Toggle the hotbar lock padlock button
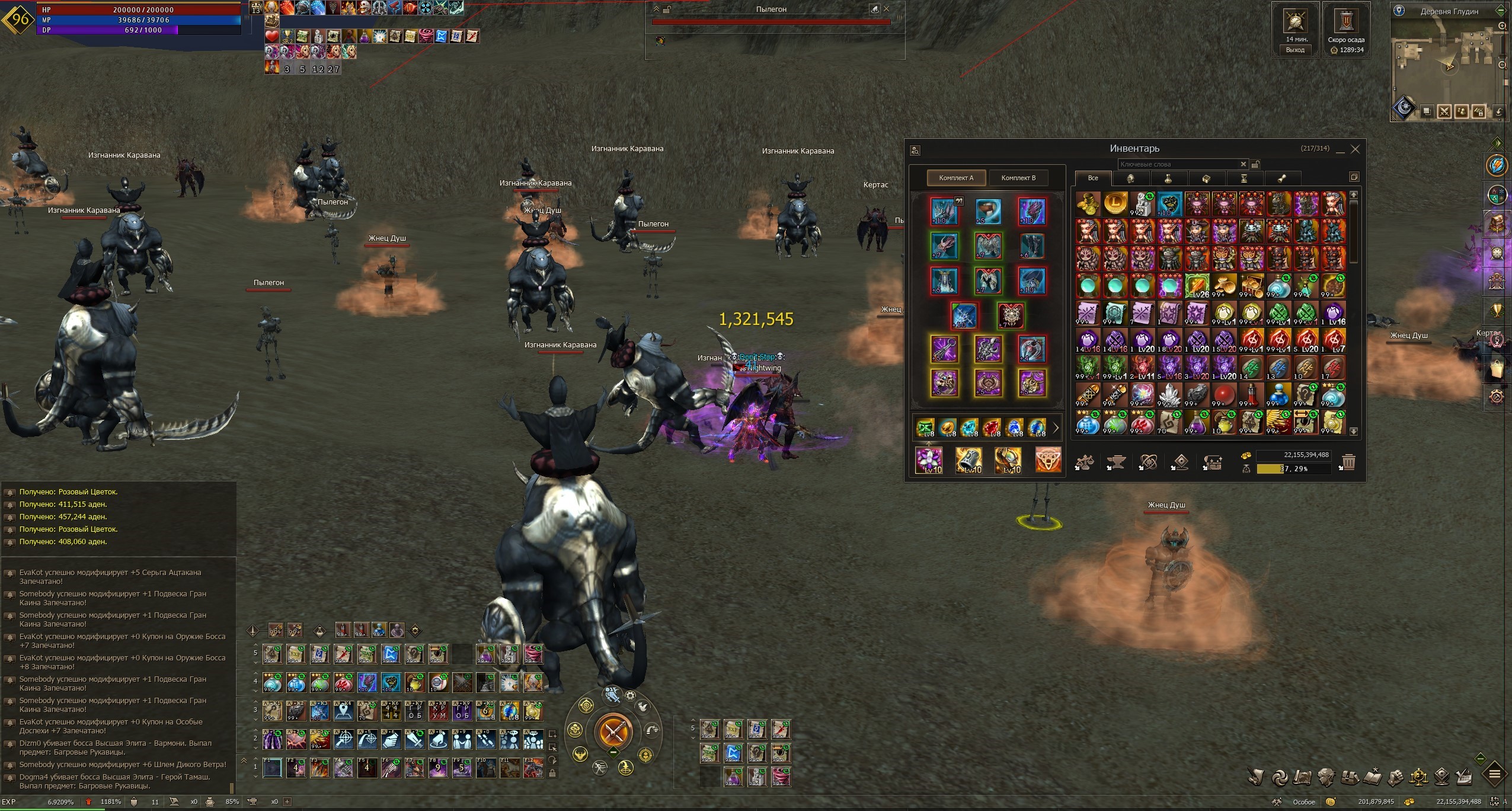The width and height of the screenshot is (1512, 811). click(552, 773)
